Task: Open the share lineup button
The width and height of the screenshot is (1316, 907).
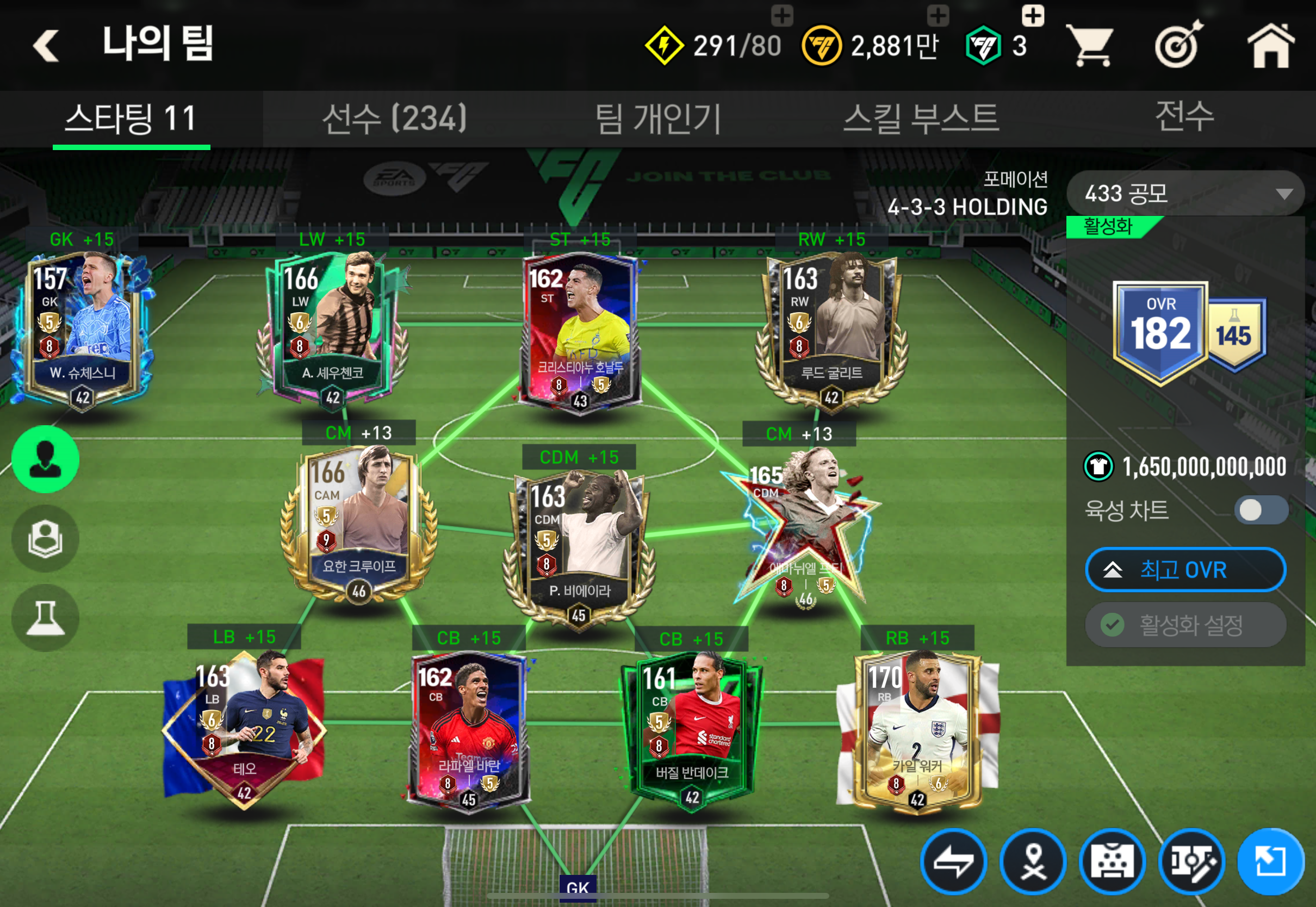Action: coord(1270,861)
